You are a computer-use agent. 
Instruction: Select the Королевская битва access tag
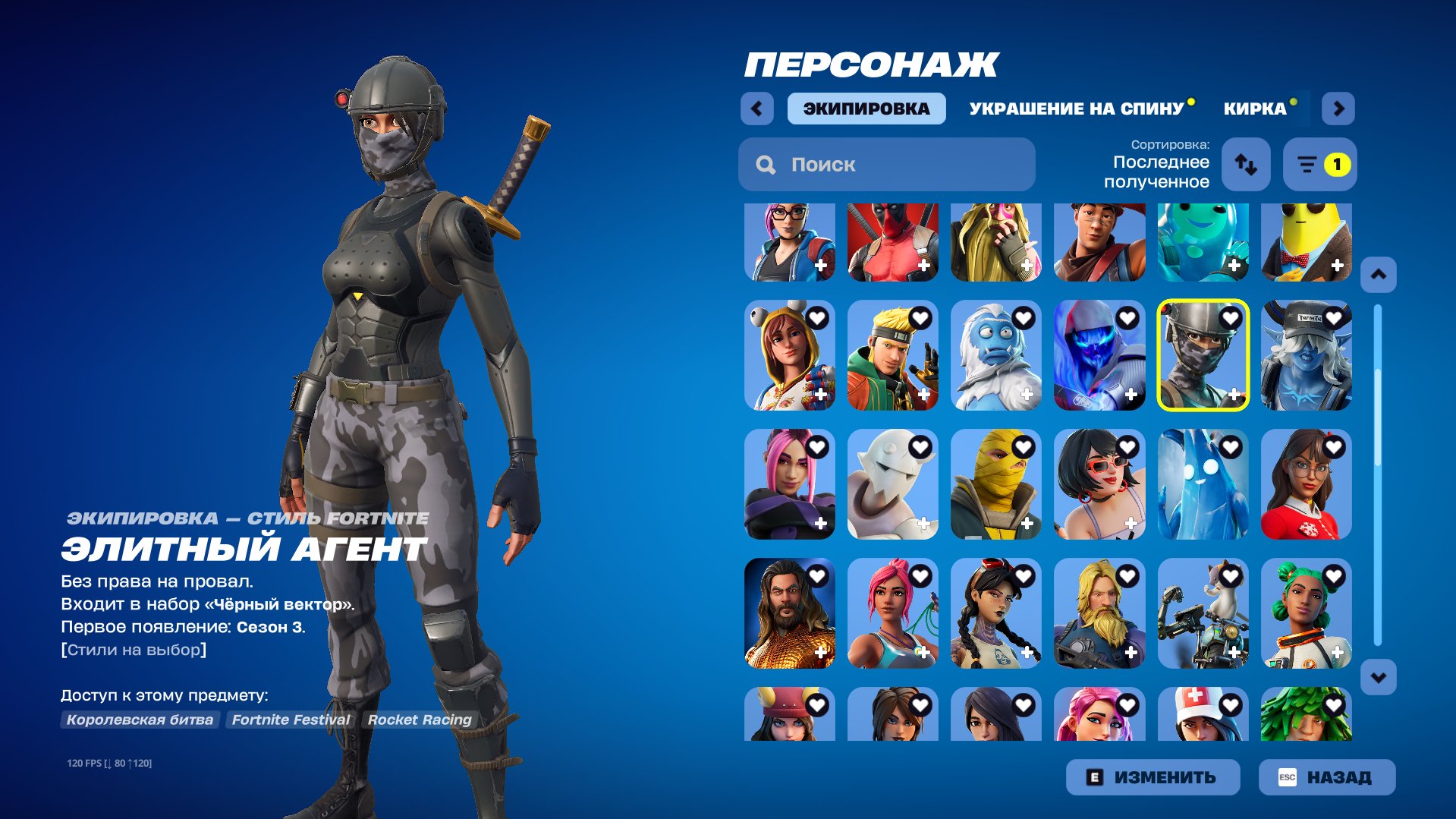coord(140,720)
